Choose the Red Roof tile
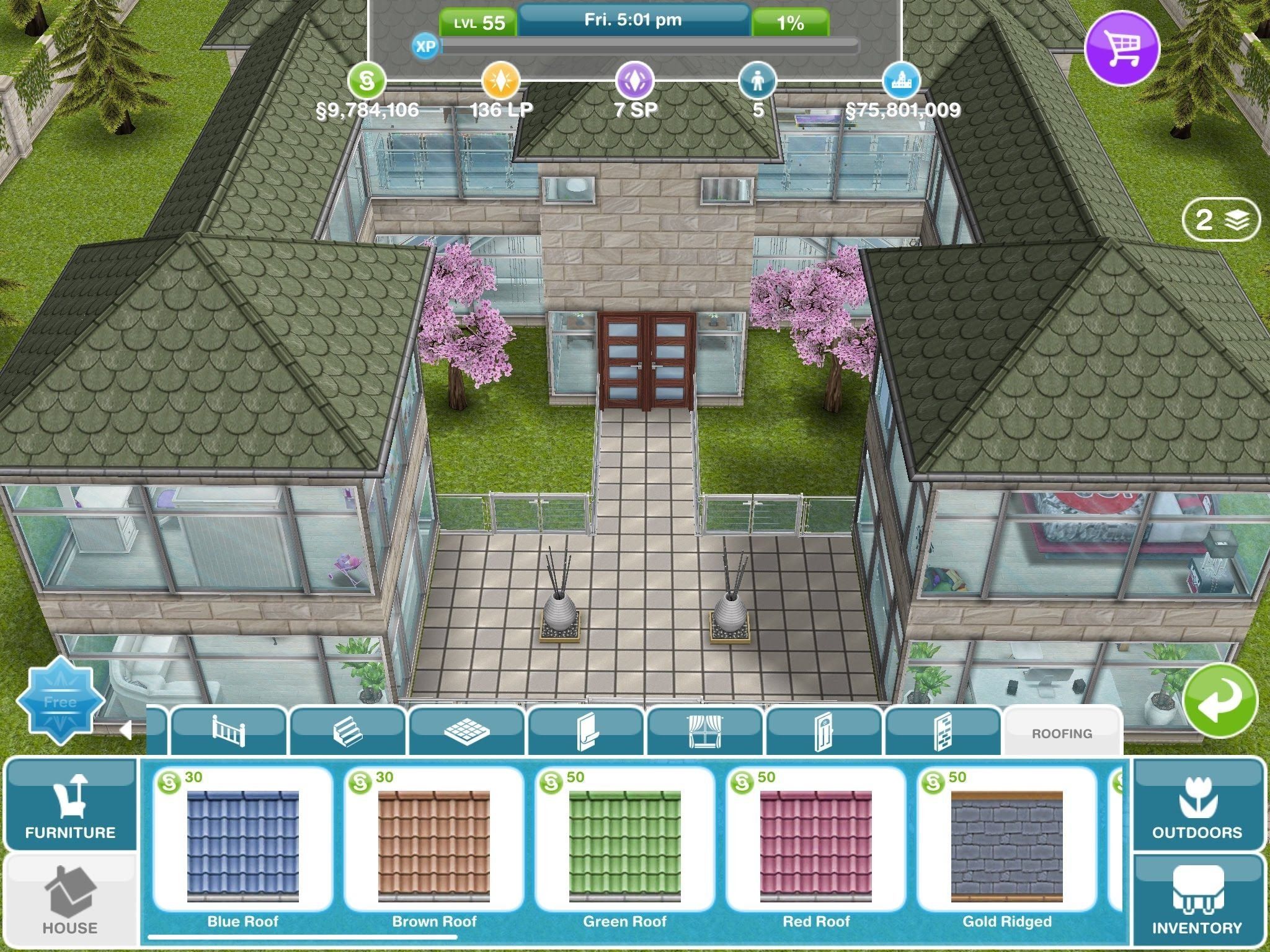 click(815, 847)
